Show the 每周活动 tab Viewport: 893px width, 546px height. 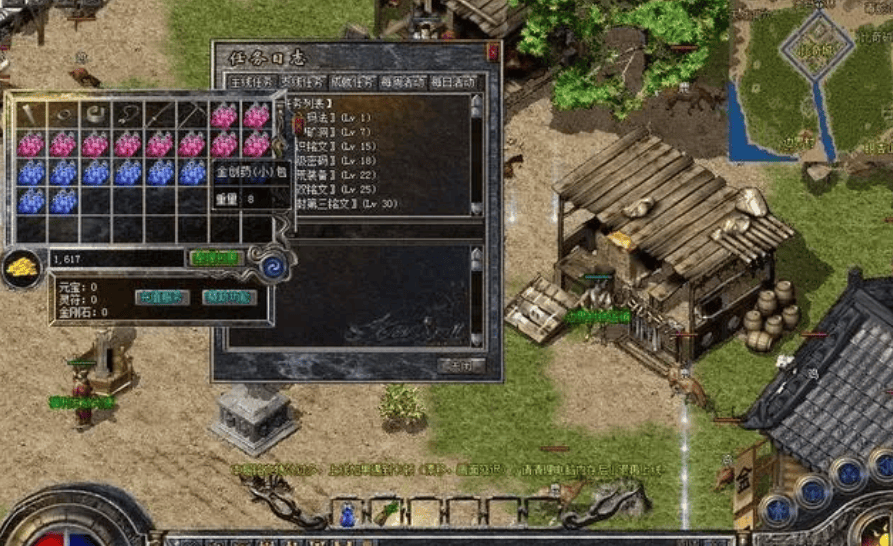click(x=403, y=82)
